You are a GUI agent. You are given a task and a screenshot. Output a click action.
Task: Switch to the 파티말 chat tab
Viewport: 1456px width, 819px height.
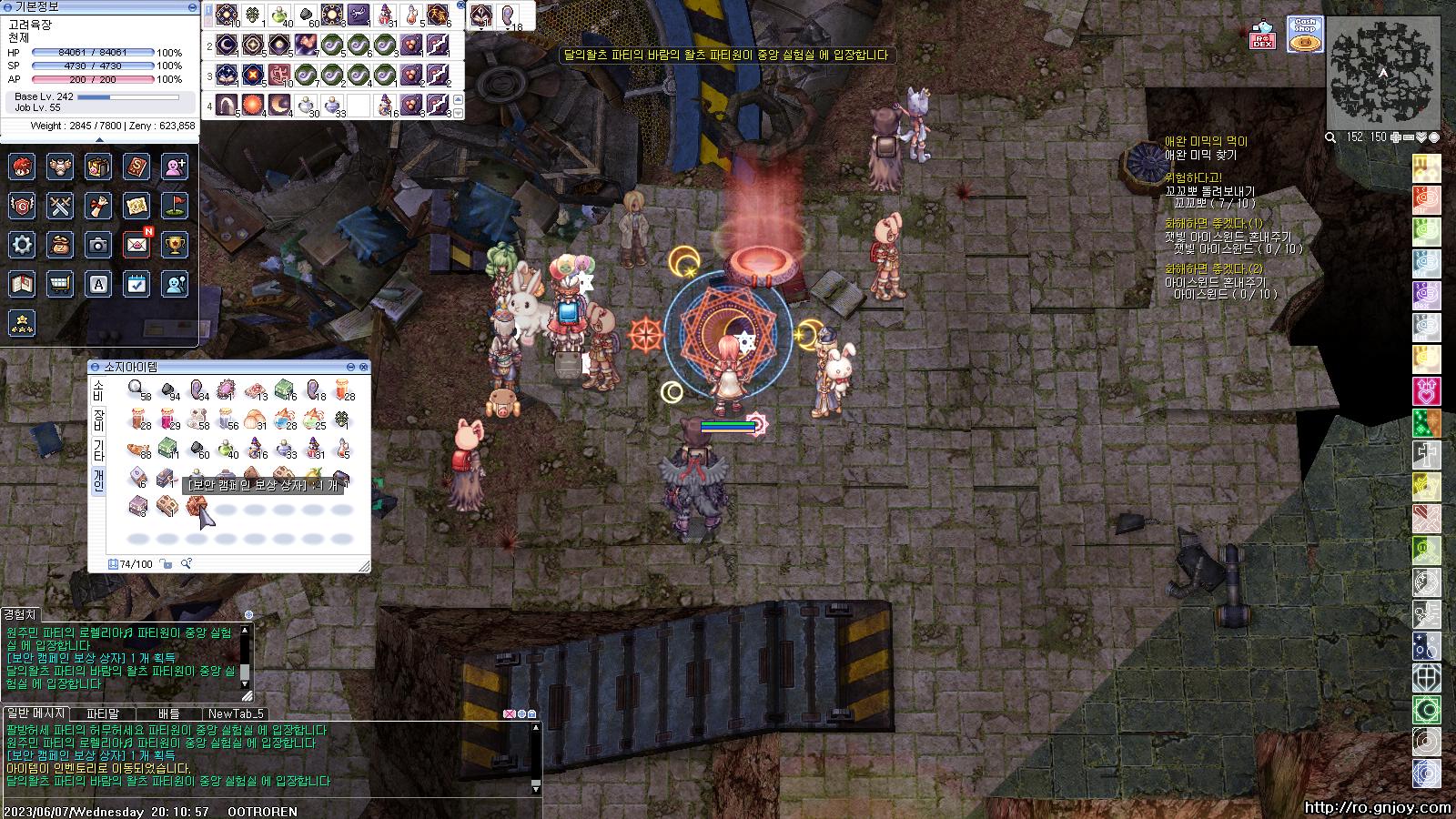click(x=103, y=713)
